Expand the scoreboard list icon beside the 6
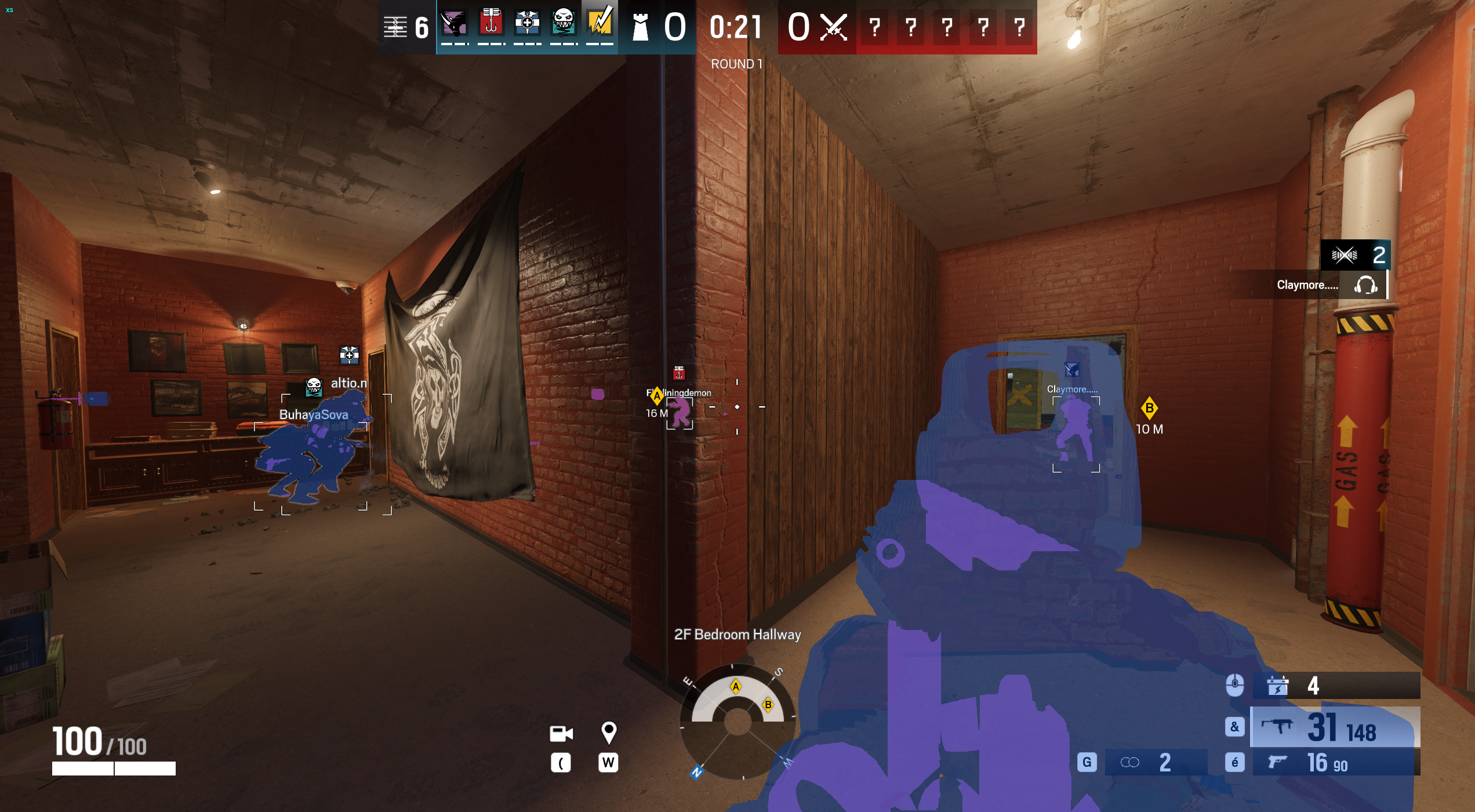The image size is (1475, 812). [396, 26]
